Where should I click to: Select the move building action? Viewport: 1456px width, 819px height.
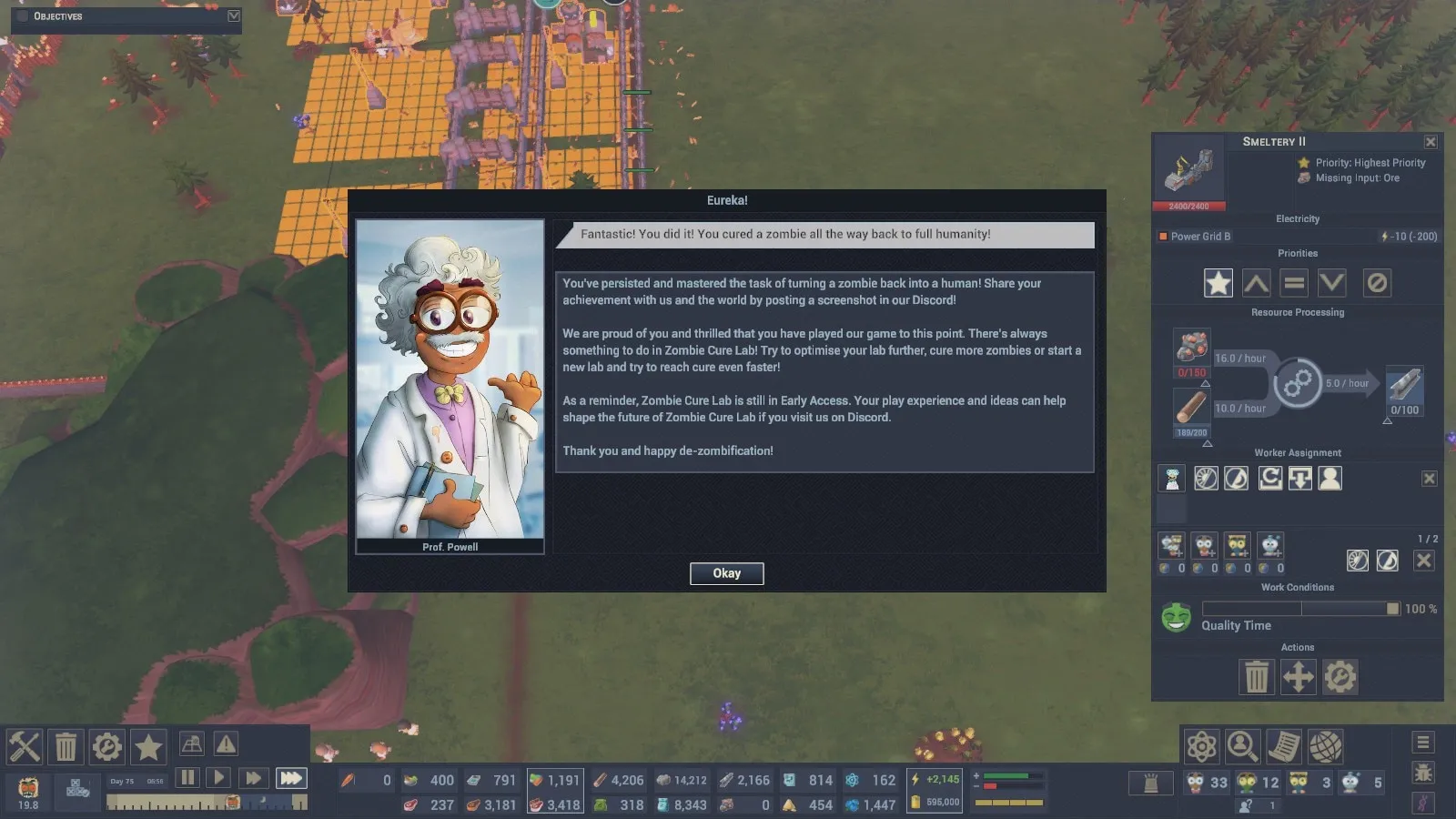click(1298, 677)
